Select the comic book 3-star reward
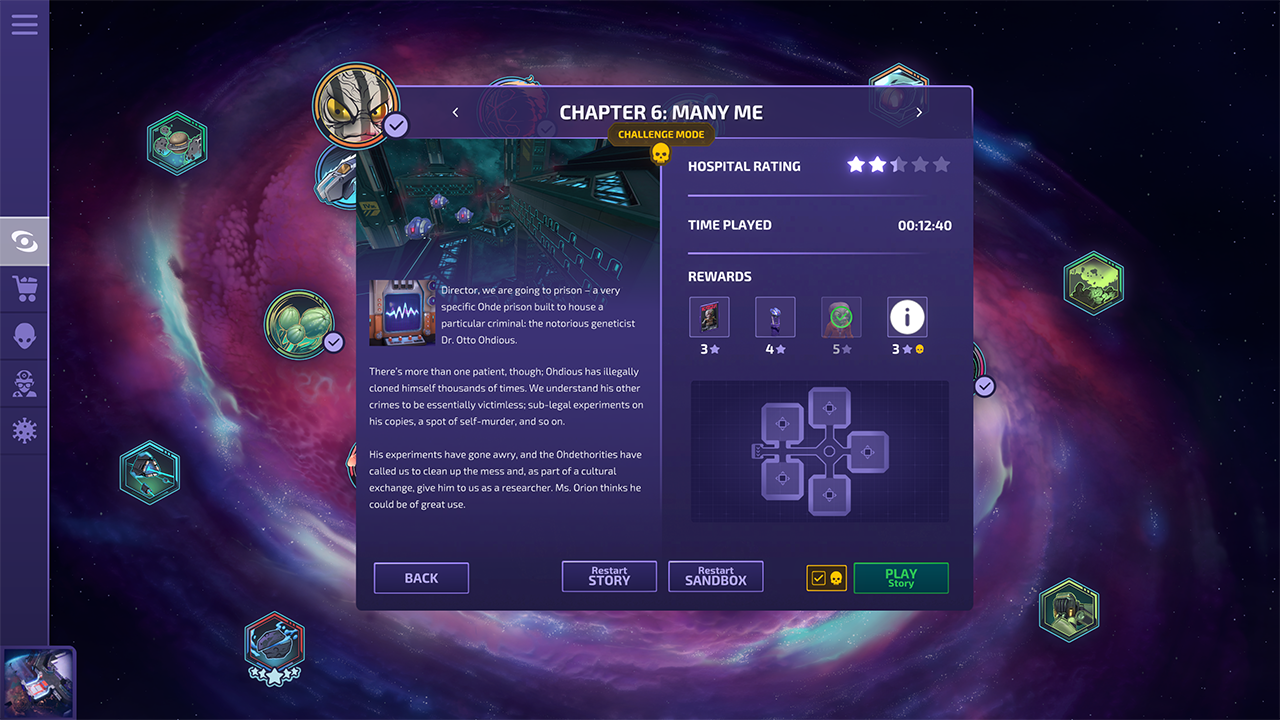Screen dimensions: 1280x720 [x=709, y=316]
